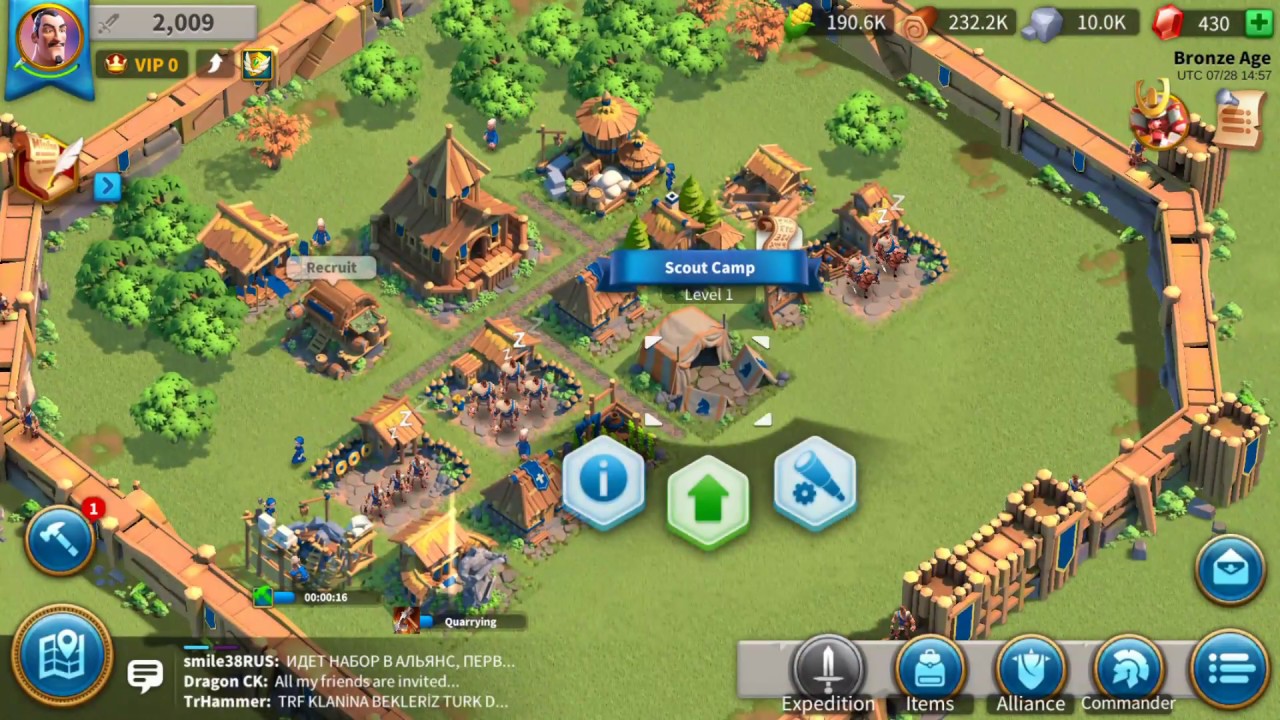Viewport: 1280px width, 720px height.
Task: Open the chat bubble to expand messages
Action: [146, 675]
